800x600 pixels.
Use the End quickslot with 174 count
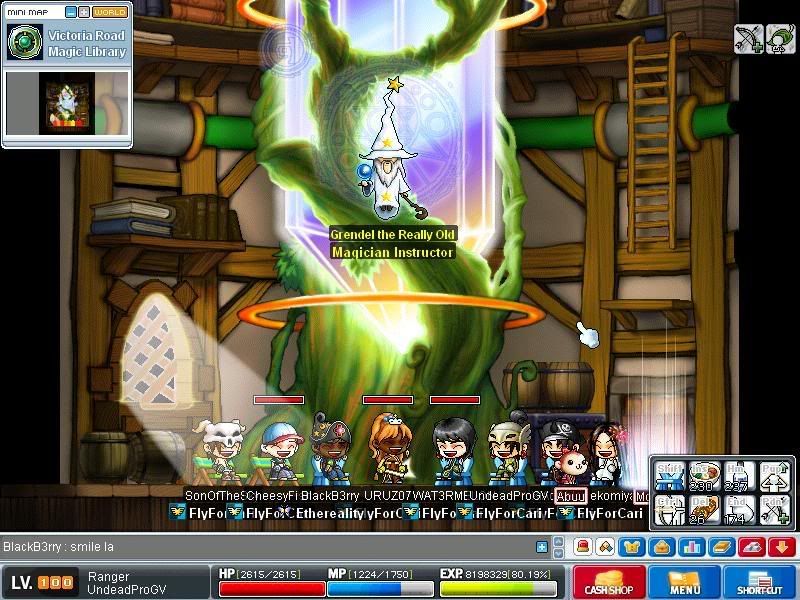[738, 510]
